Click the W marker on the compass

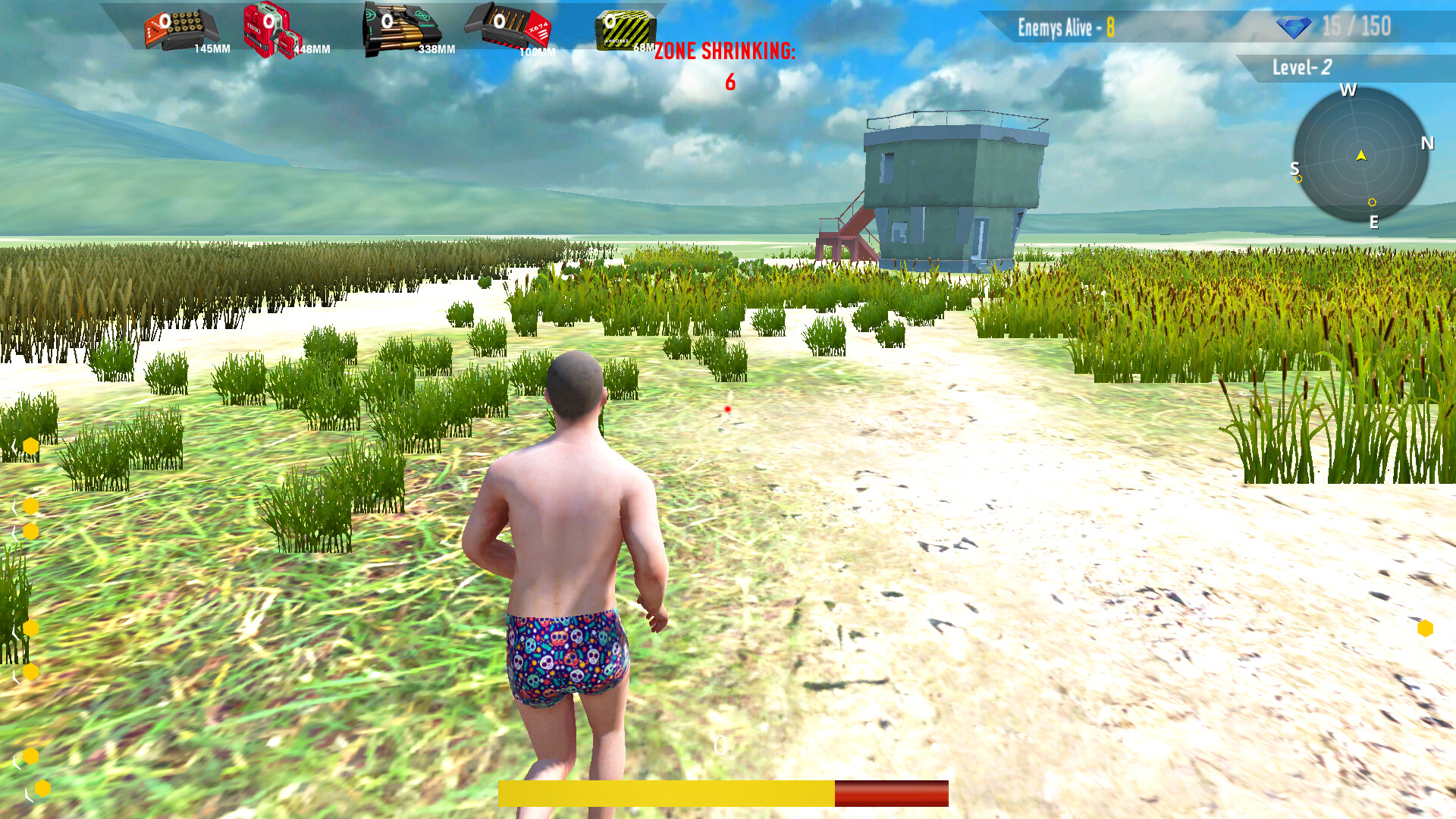click(1348, 92)
